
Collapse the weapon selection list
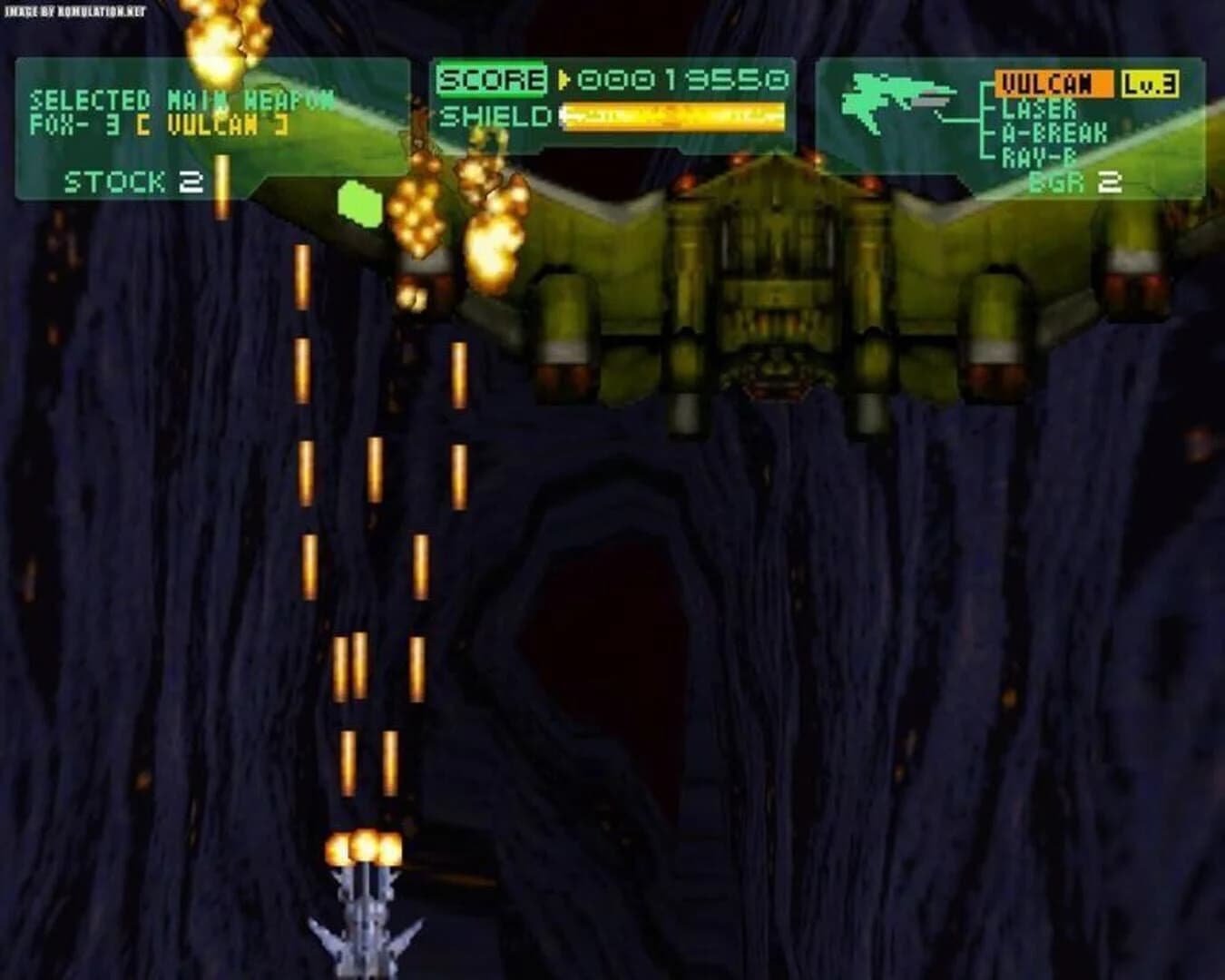coord(985,118)
